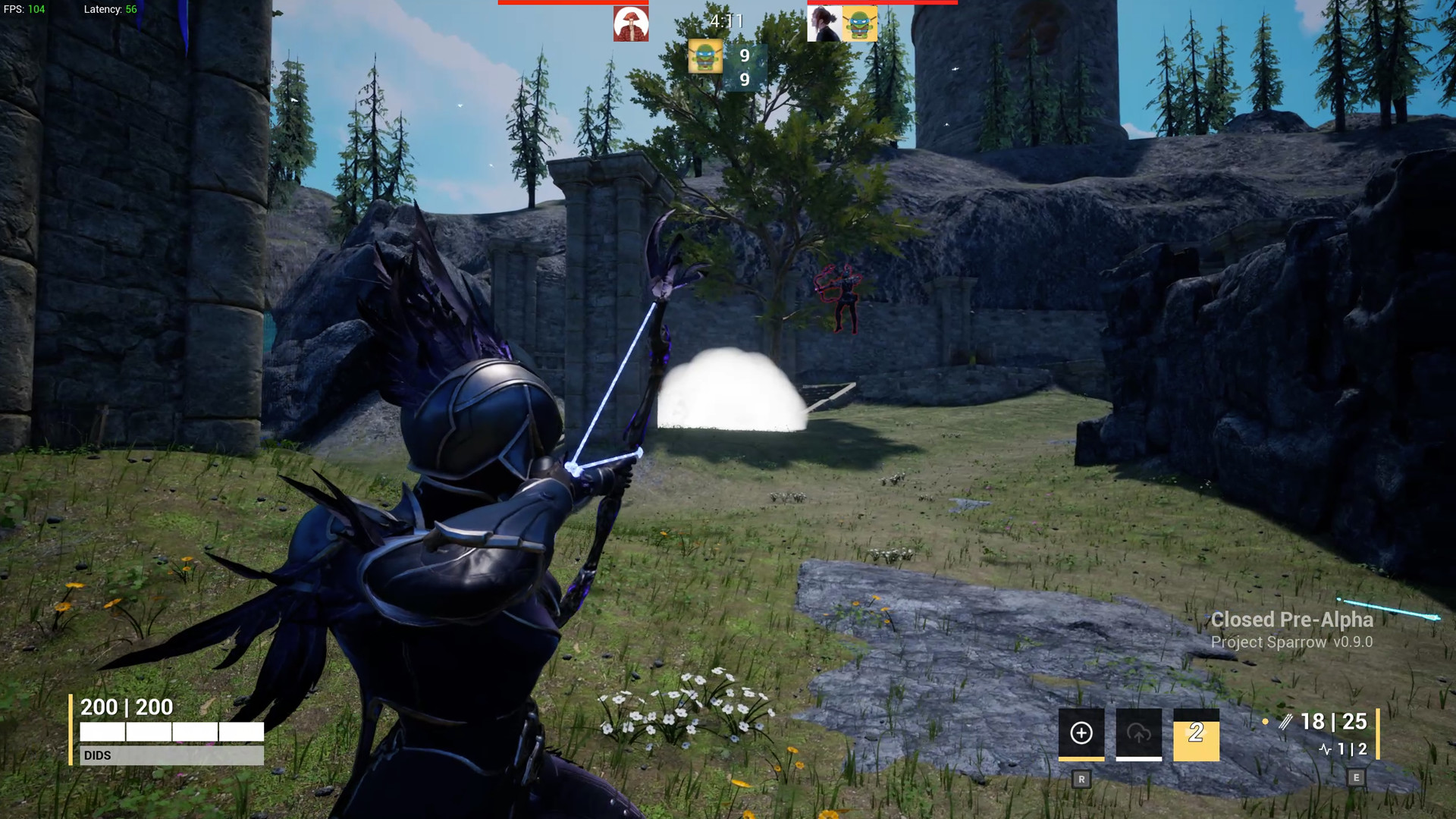Click the yellow ammo dot indicator
Image resolution: width=1456 pixels, height=819 pixels.
click(1264, 722)
